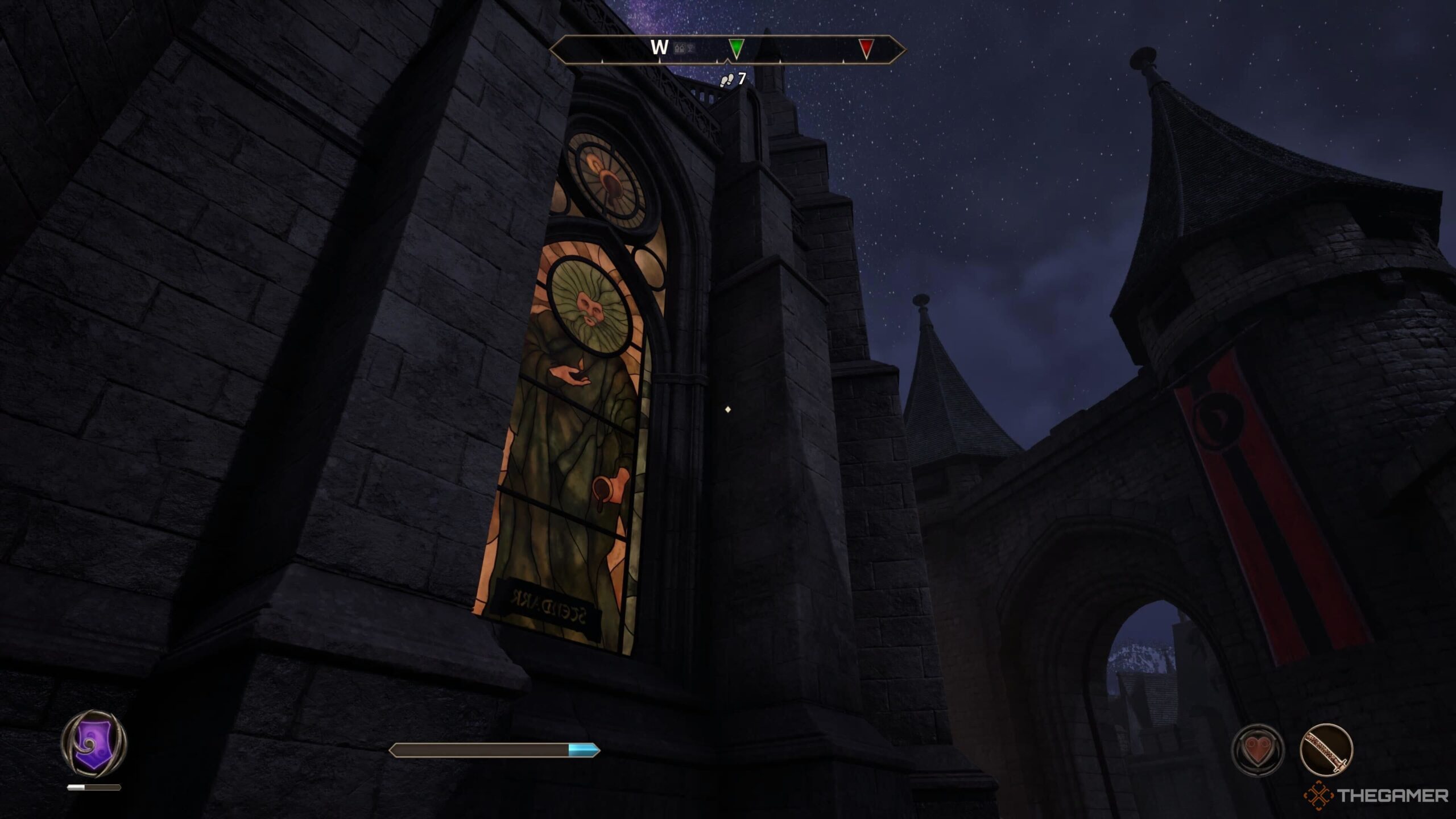
Task: Select the purple shield spell icon
Action: (x=94, y=742)
